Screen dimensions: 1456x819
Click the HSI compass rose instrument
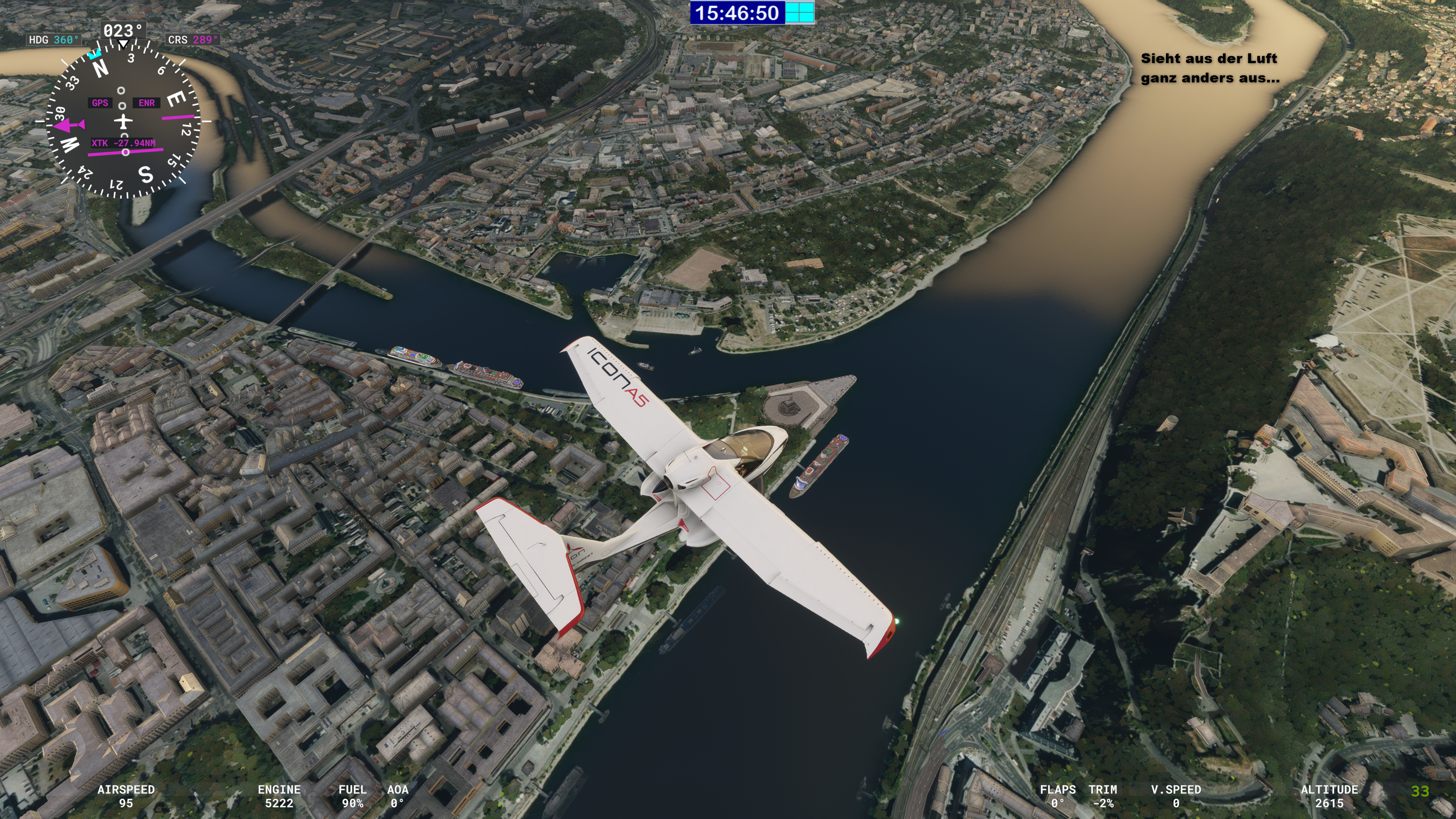pos(122,121)
